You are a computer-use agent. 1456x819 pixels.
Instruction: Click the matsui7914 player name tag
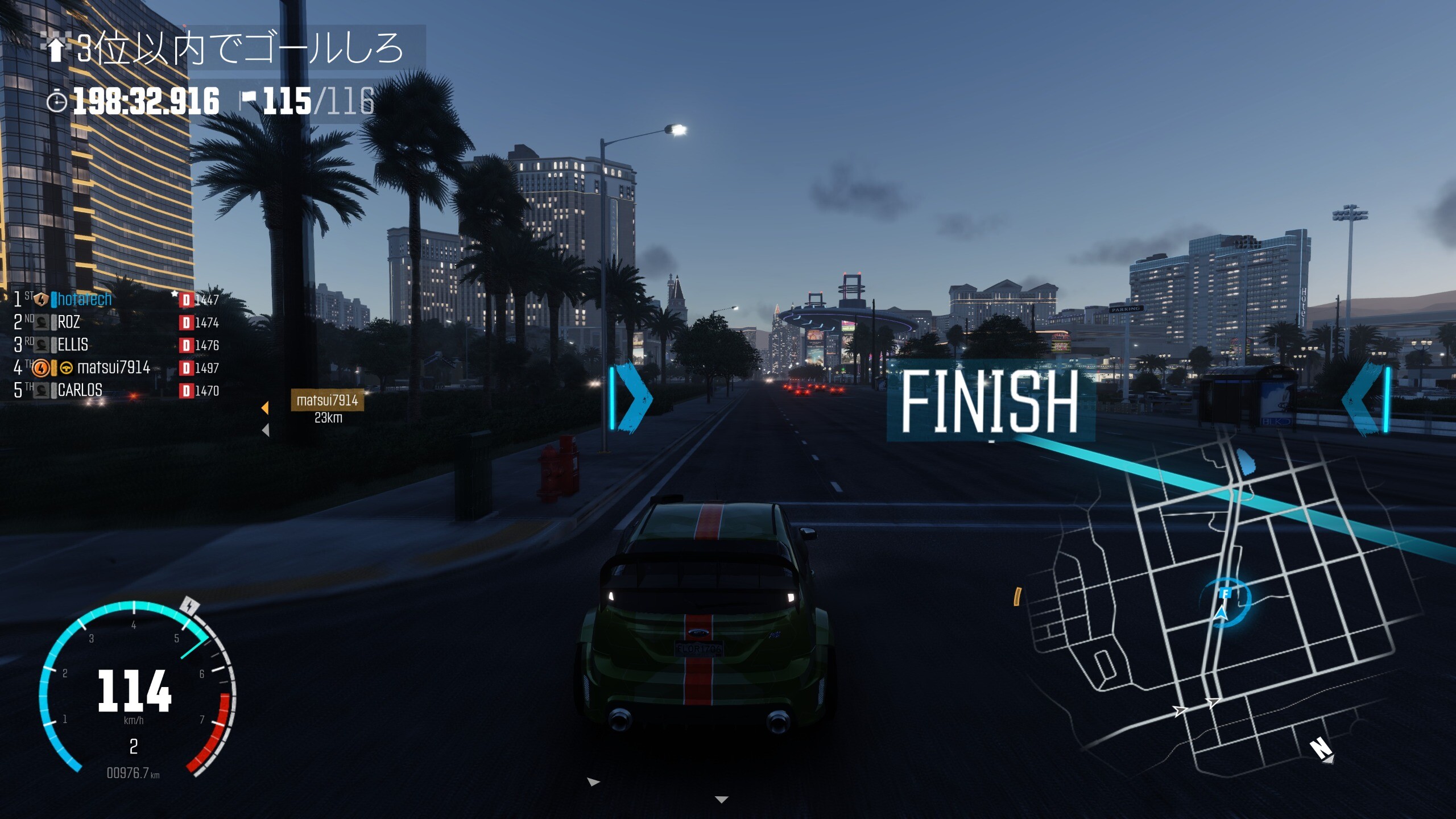click(327, 400)
